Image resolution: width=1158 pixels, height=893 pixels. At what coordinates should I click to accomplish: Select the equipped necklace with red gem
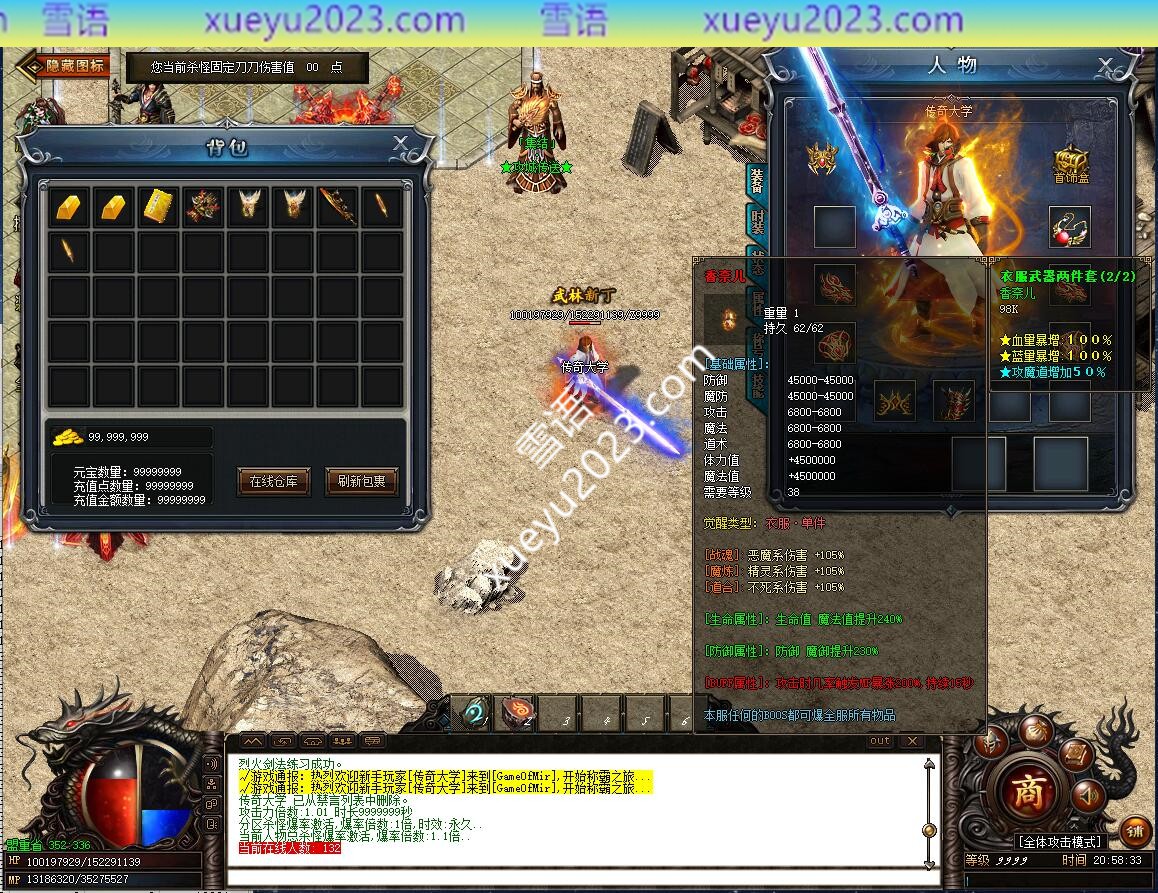(1069, 228)
